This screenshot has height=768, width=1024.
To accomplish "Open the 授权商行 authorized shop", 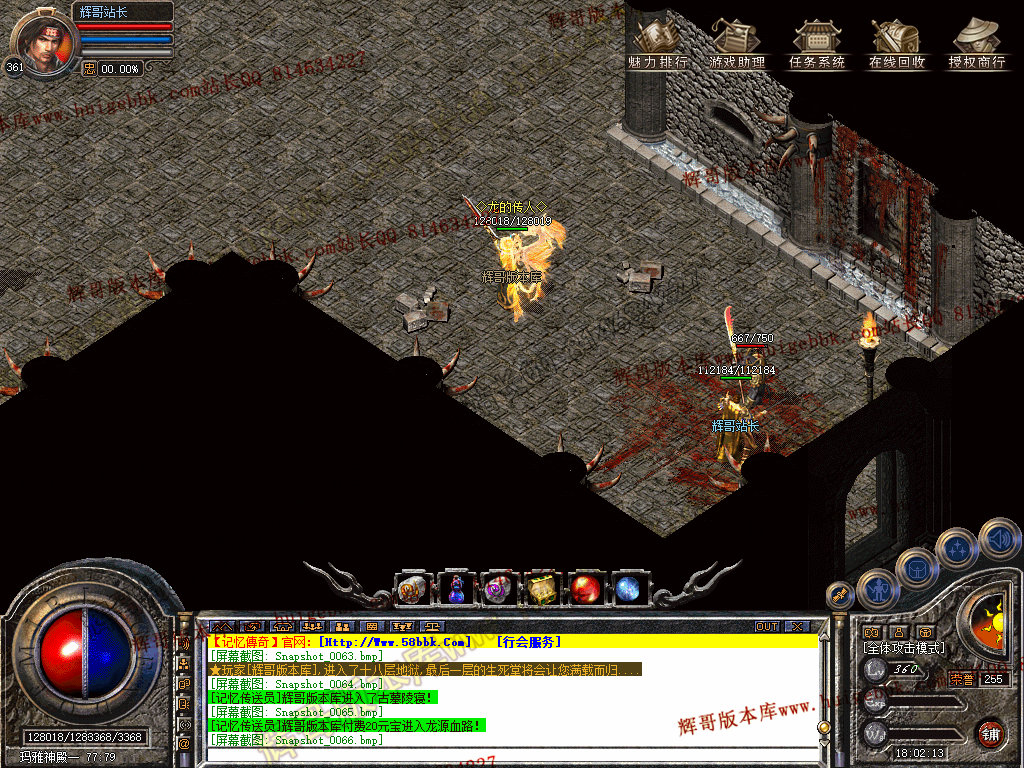I will tap(976, 45).
